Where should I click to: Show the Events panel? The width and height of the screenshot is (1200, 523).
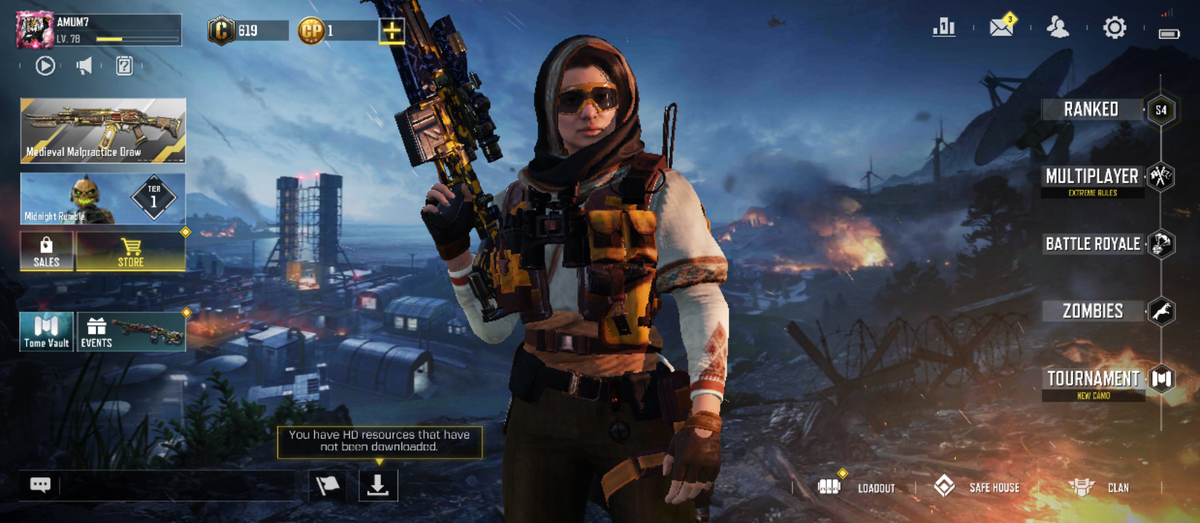pos(131,332)
